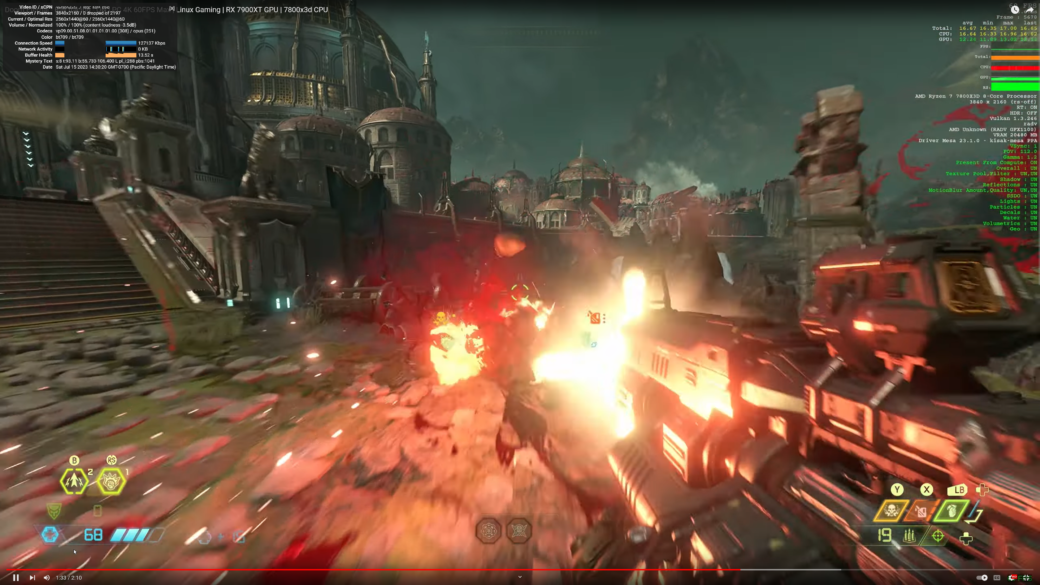
Task: Open the share arrow at top right
Action: 1029,9
